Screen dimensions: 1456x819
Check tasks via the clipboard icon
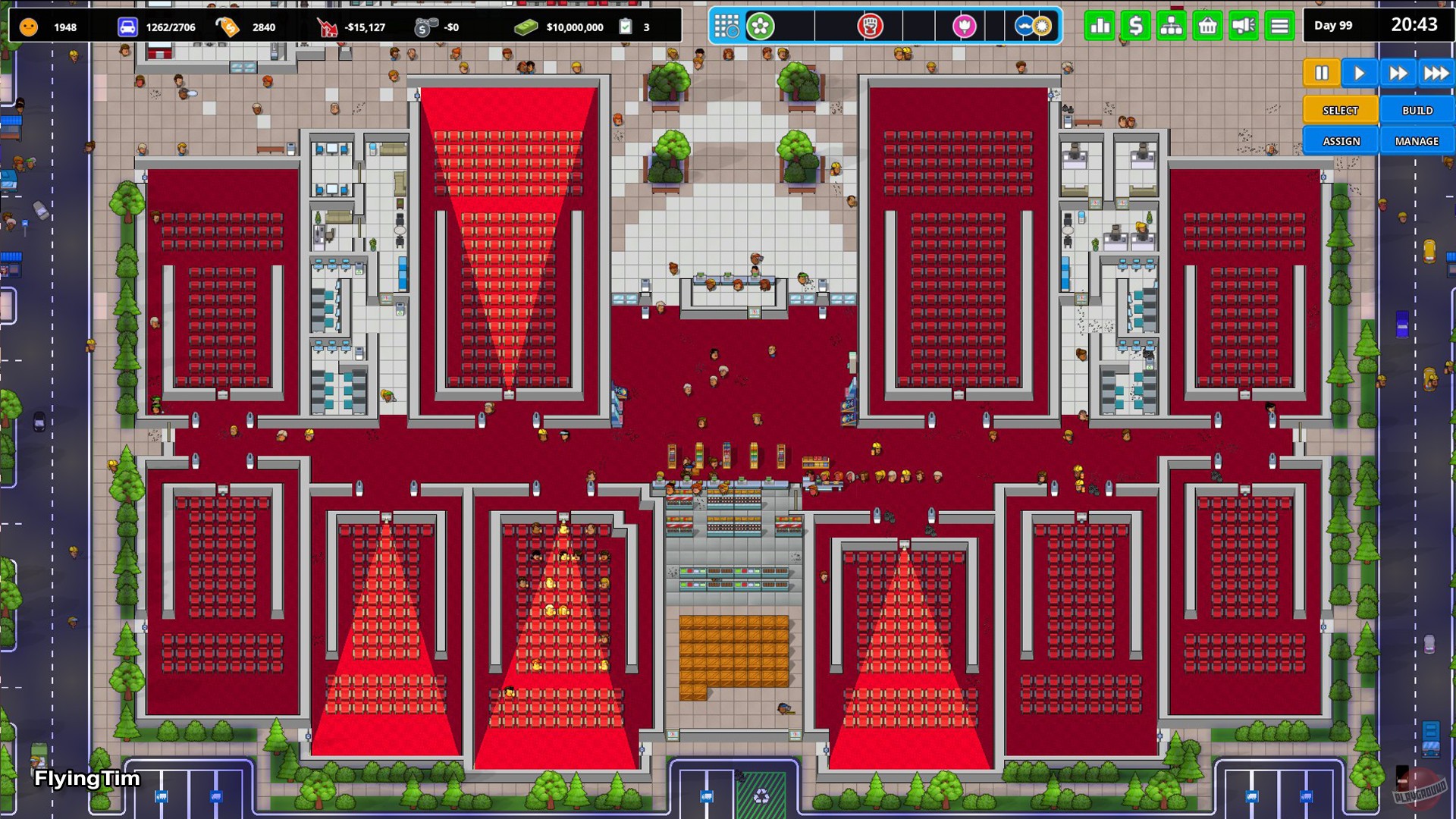coord(625,25)
